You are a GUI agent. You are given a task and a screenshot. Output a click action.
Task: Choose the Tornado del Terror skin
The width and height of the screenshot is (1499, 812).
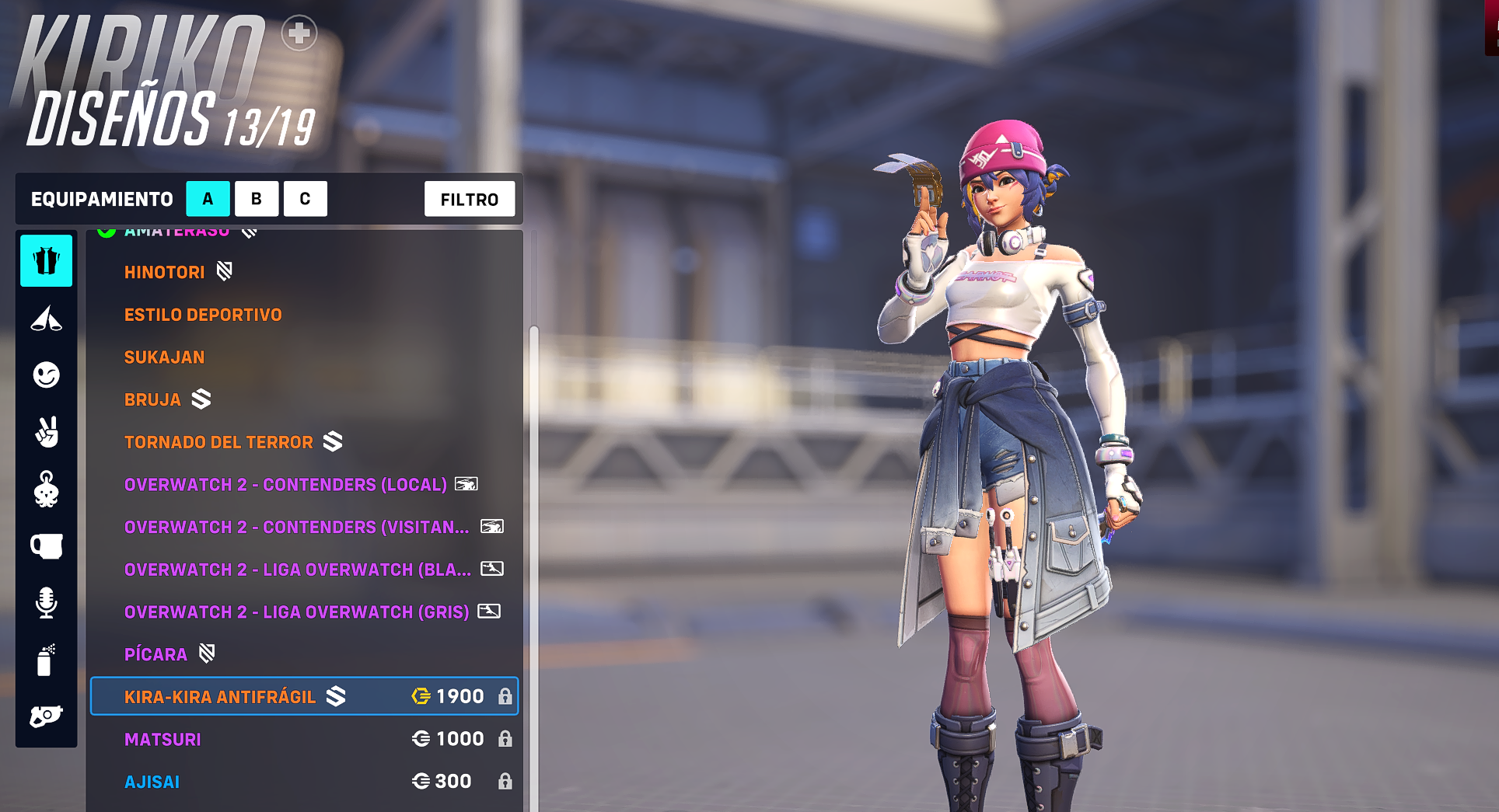(x=218, y=442)
